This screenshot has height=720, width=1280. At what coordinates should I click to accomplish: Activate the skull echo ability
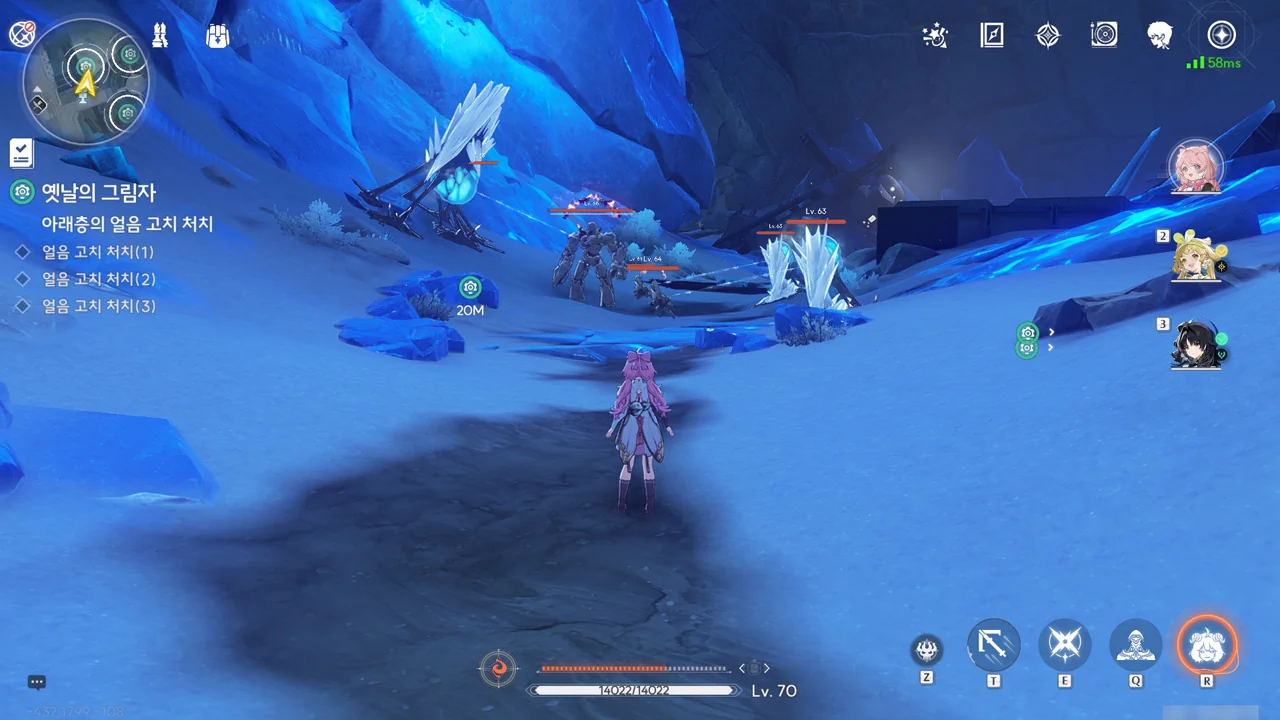point(927,651)
